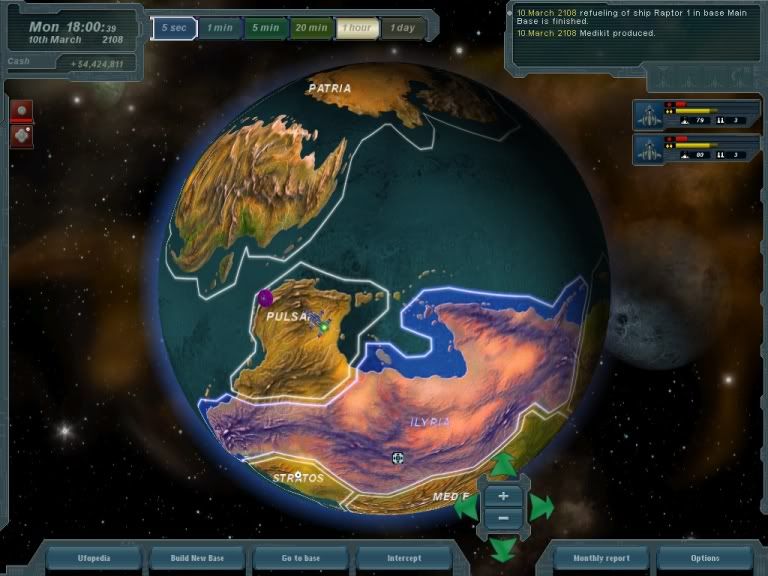The image size is (768, 576).
Task: Select the purple base marker on Pulsar
Action: click(x=265, y=297)
